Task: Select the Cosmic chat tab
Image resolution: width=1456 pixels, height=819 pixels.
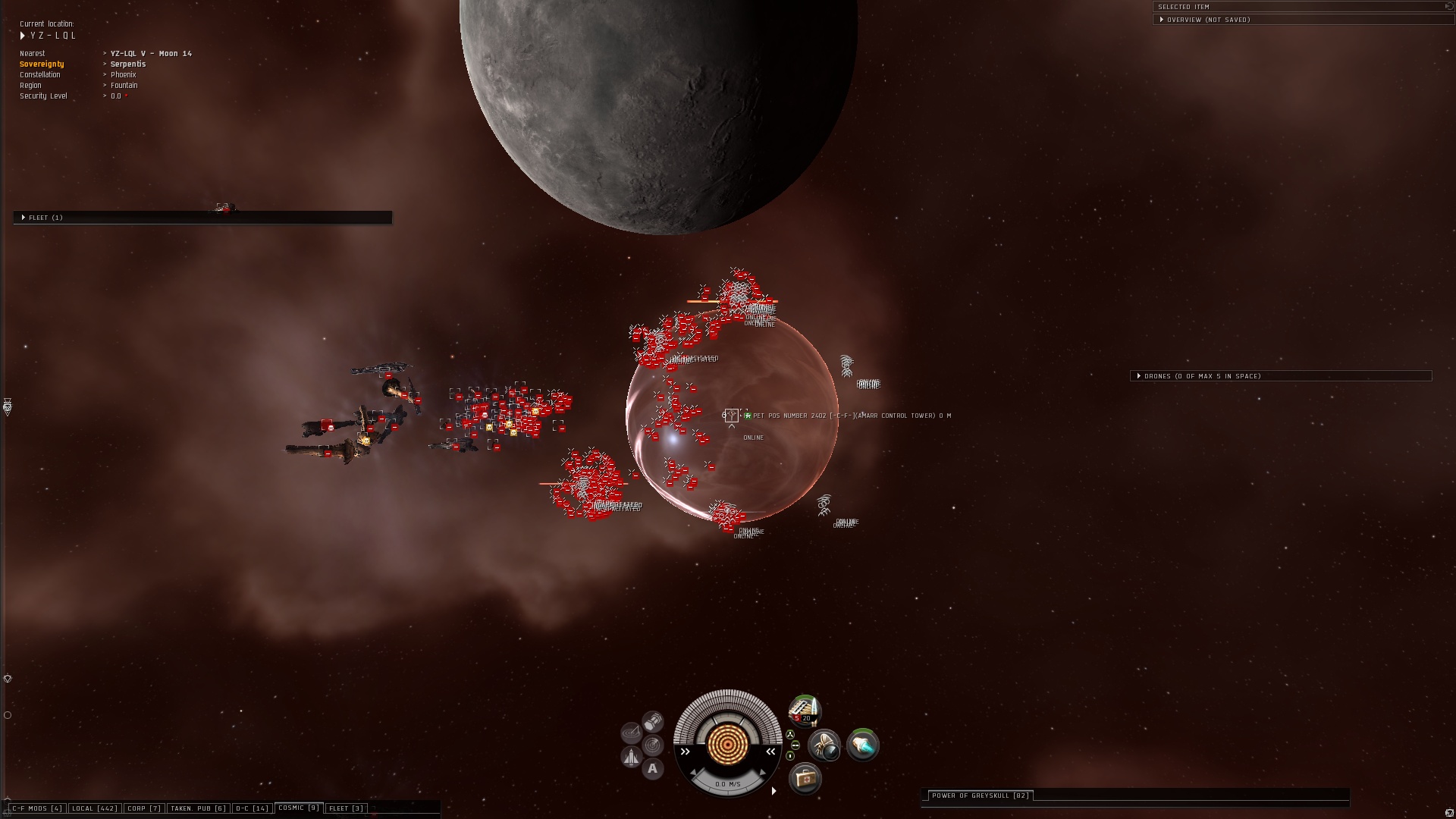Action: click(299, 808)
